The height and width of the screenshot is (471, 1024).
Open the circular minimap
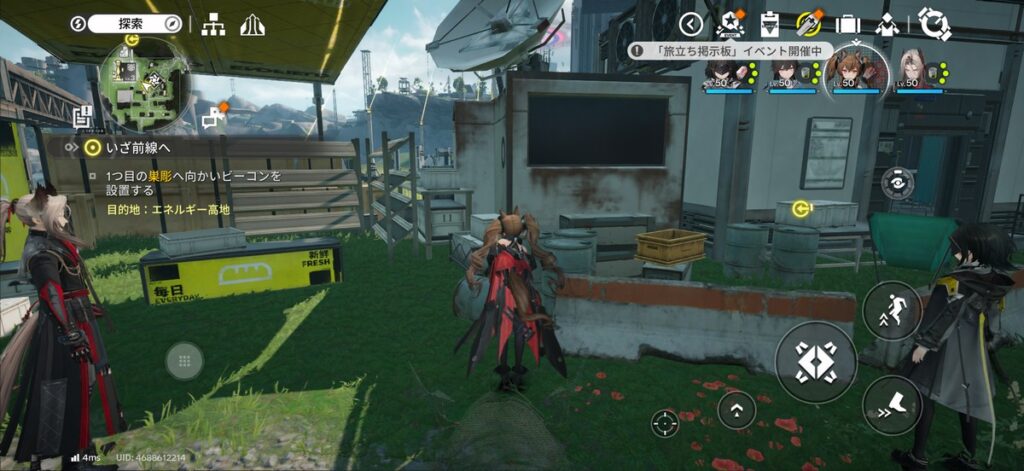144,84
